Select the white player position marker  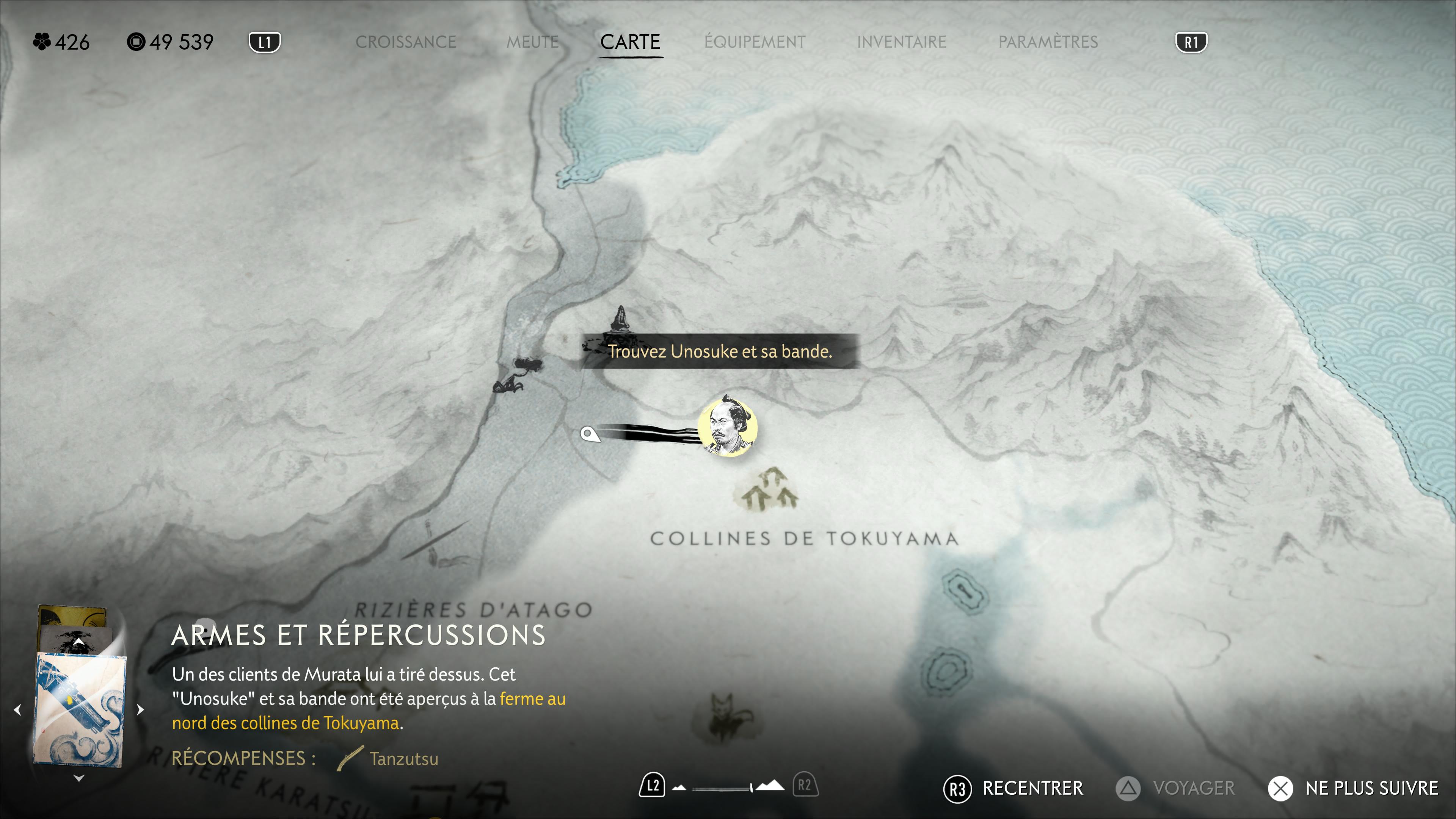[x=589, y=434]
